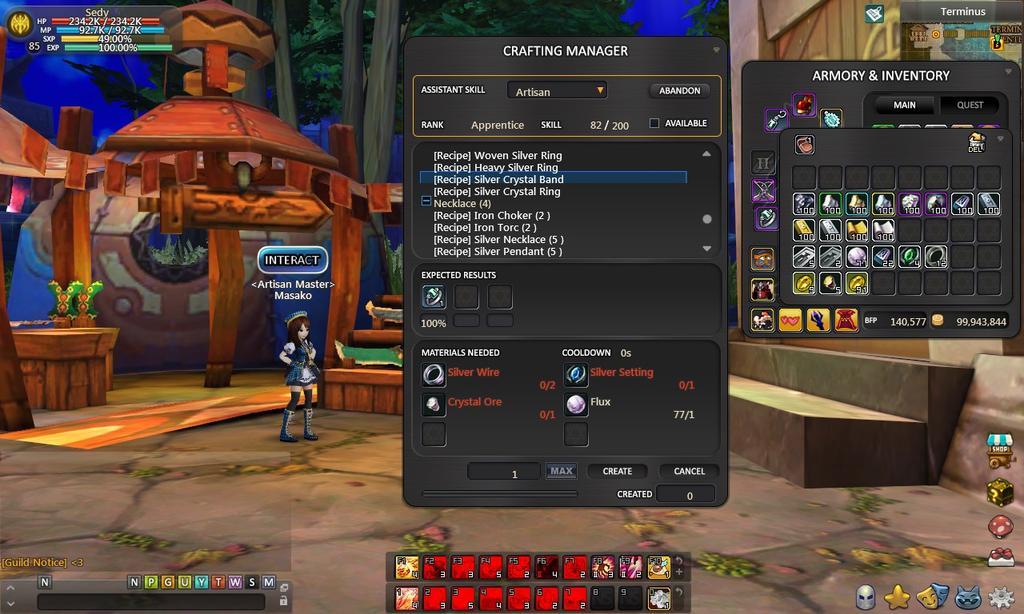Set quantity with the MAX button
1024x614 pixels.
[561, 471]
